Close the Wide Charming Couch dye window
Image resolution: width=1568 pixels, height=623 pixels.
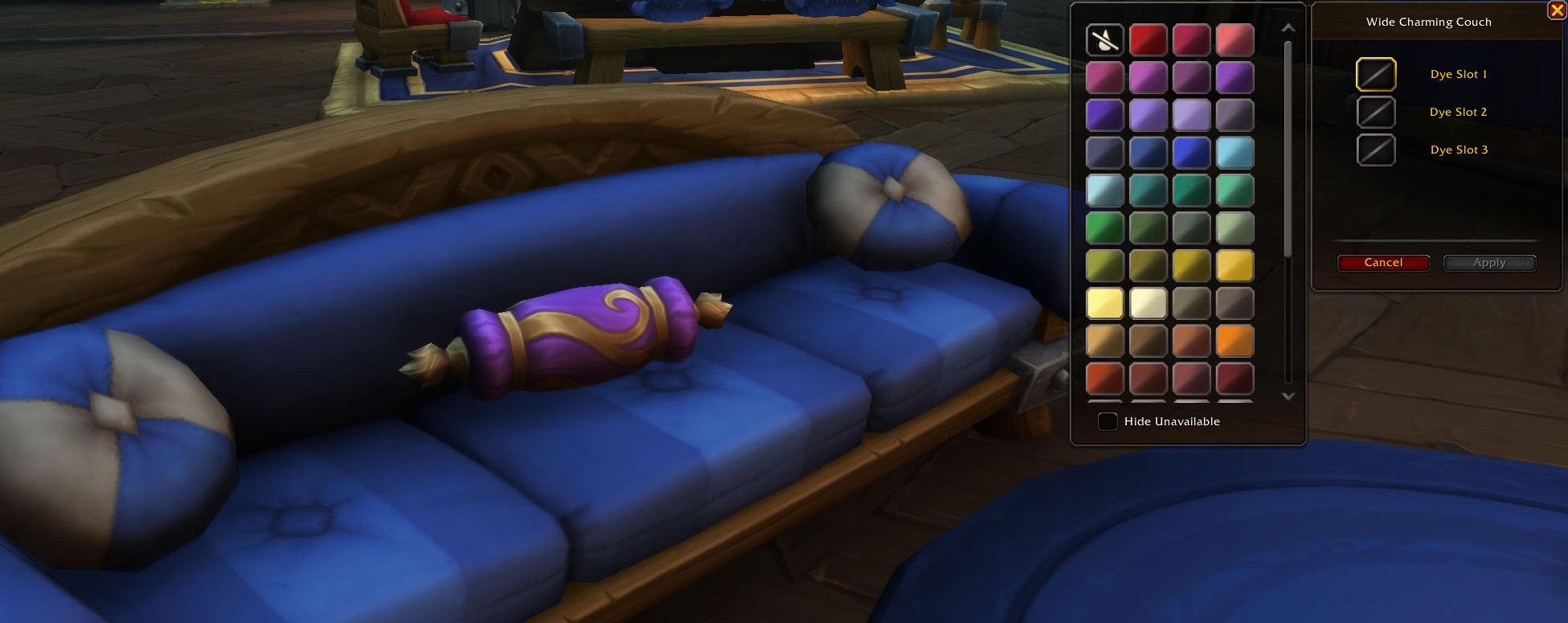[1556, 10]
